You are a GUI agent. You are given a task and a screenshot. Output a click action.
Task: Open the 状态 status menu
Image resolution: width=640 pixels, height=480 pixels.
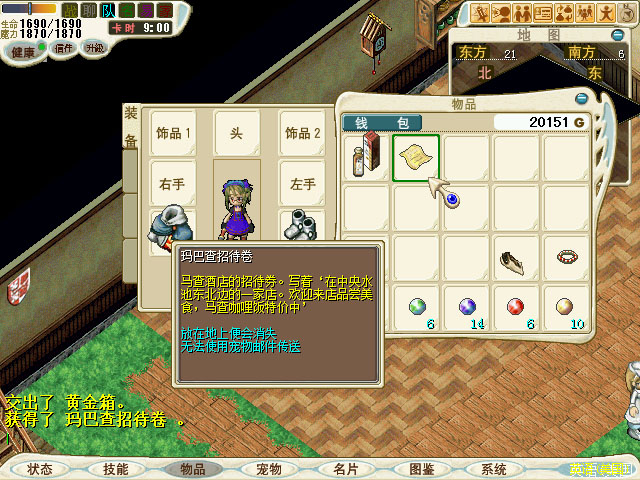40,468
